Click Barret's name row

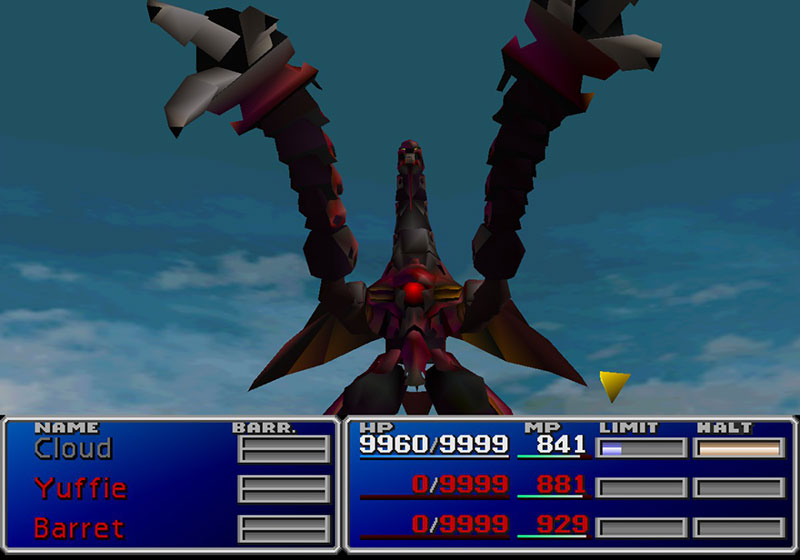click(x=79, y=527)
